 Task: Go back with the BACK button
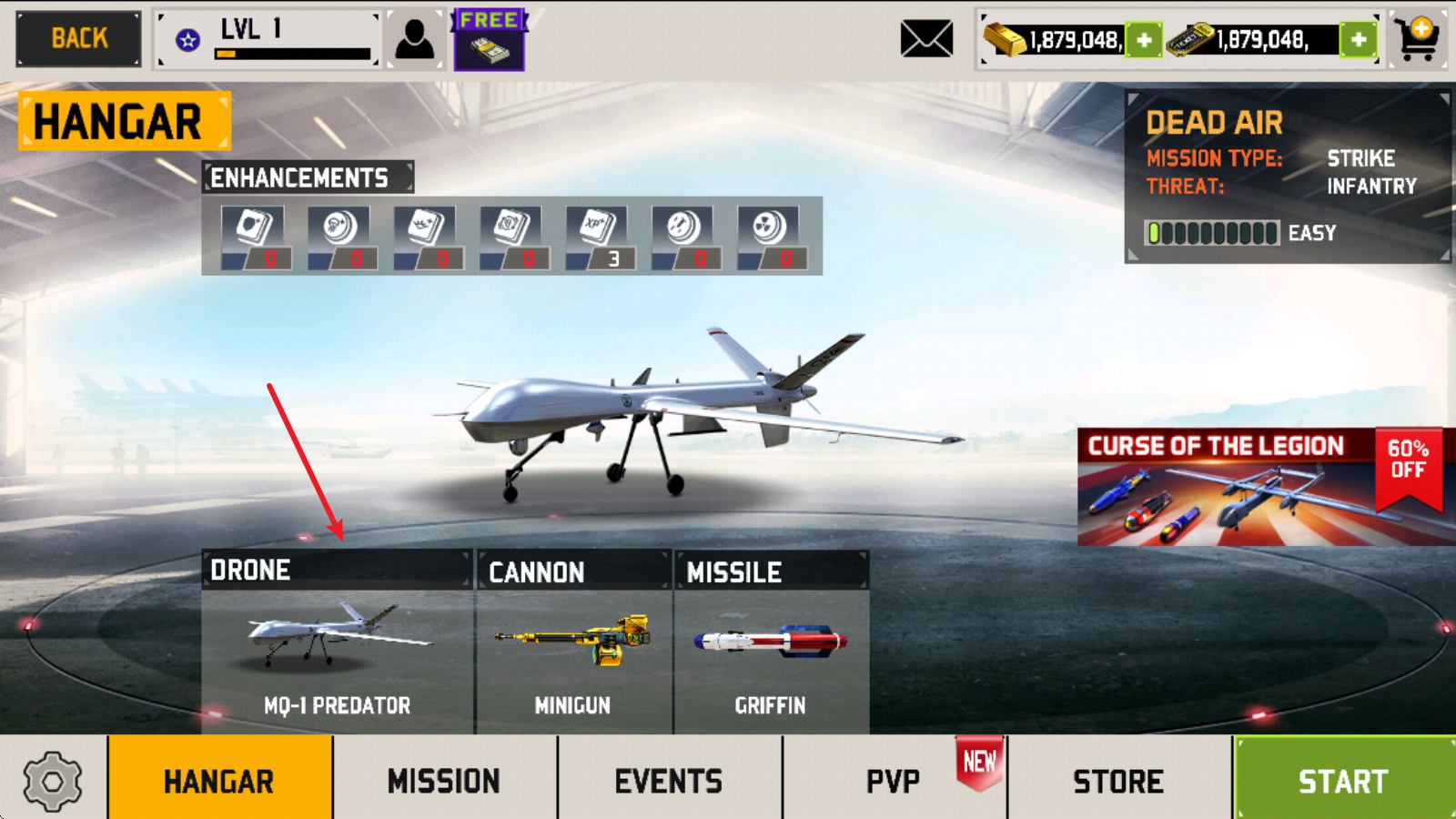tap(79, 39)
